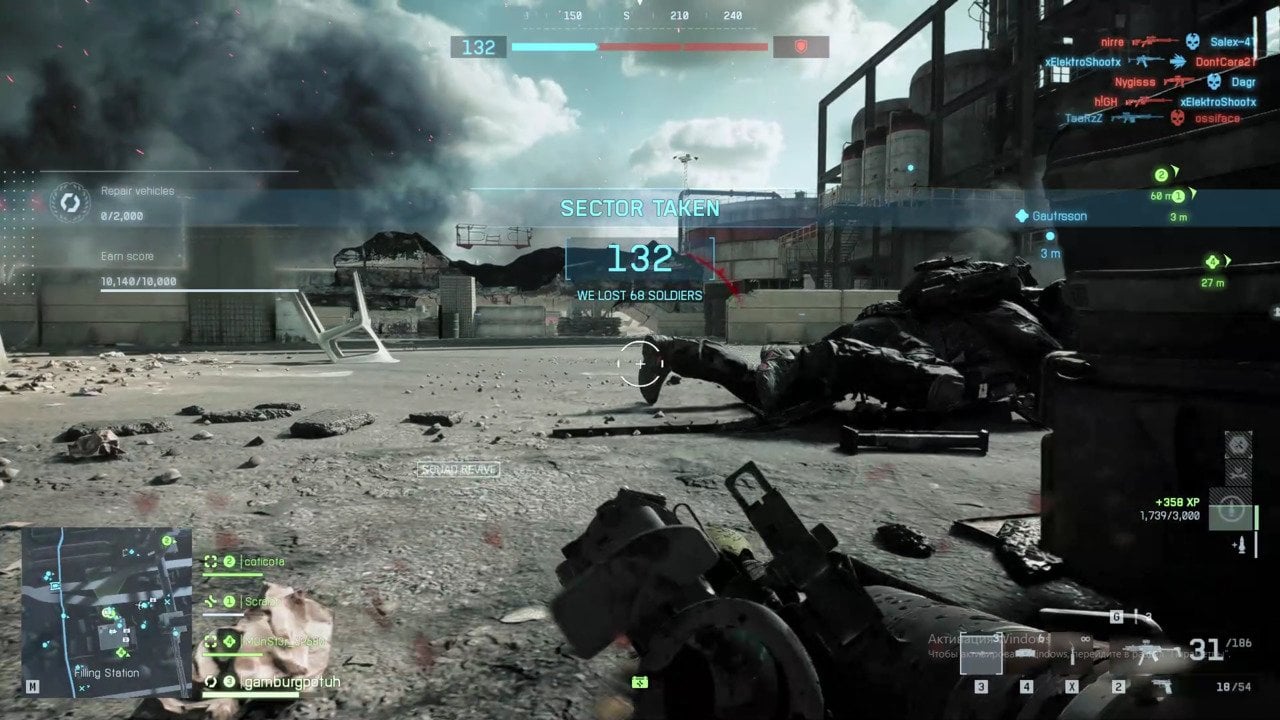Click the ossiface kill feed entry
This screenshot has height=720, width=1280.
pos(1217,118)
